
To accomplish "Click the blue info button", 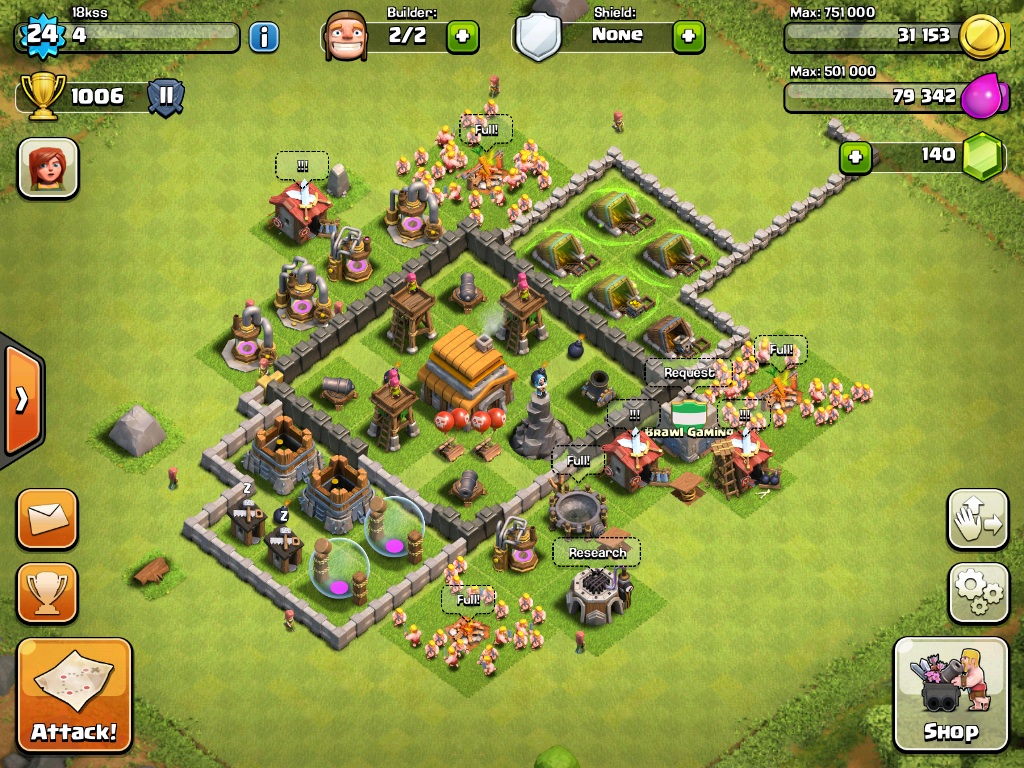I will click(263, 38).
